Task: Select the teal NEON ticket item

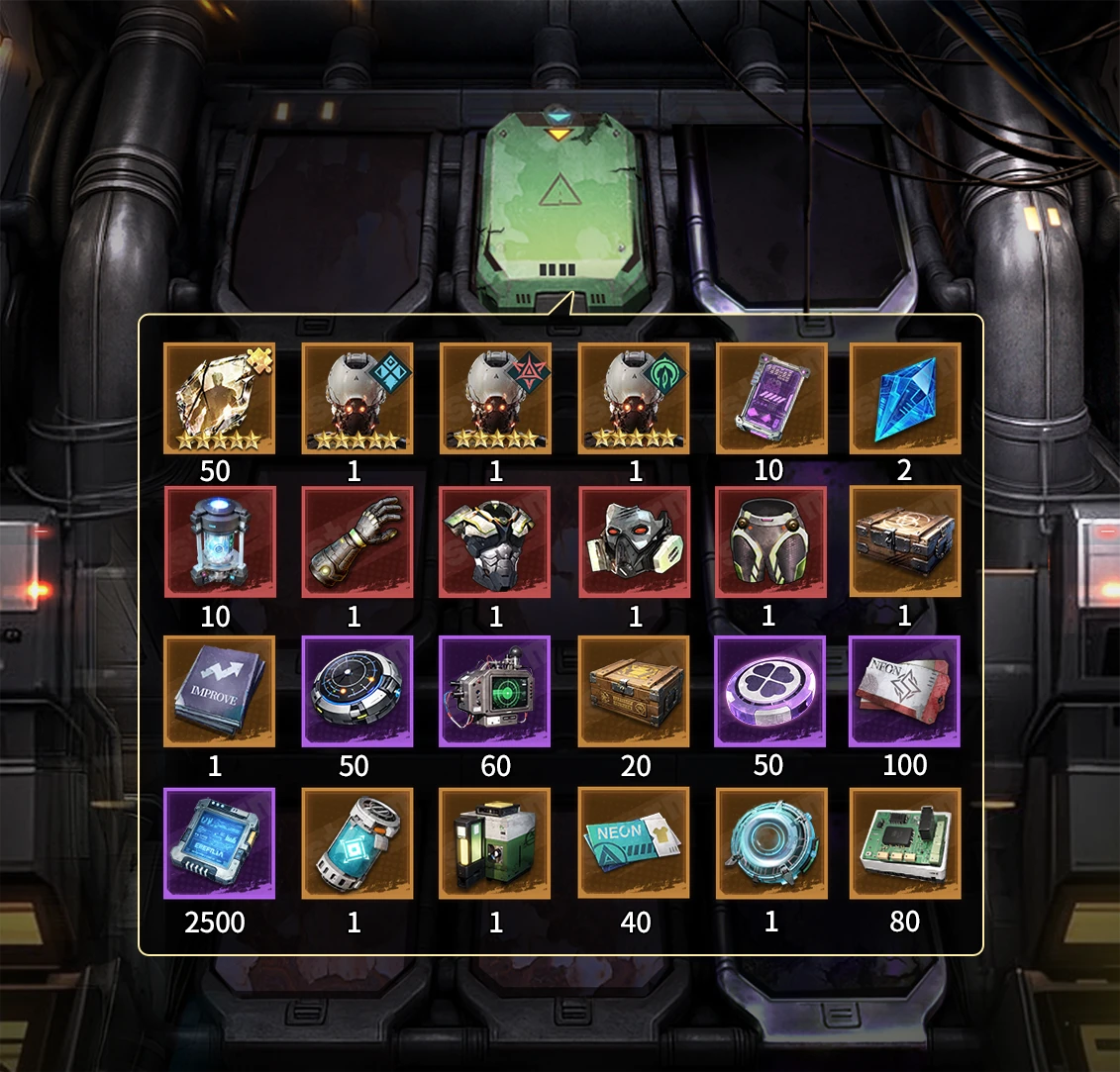Action: (634, 843)
